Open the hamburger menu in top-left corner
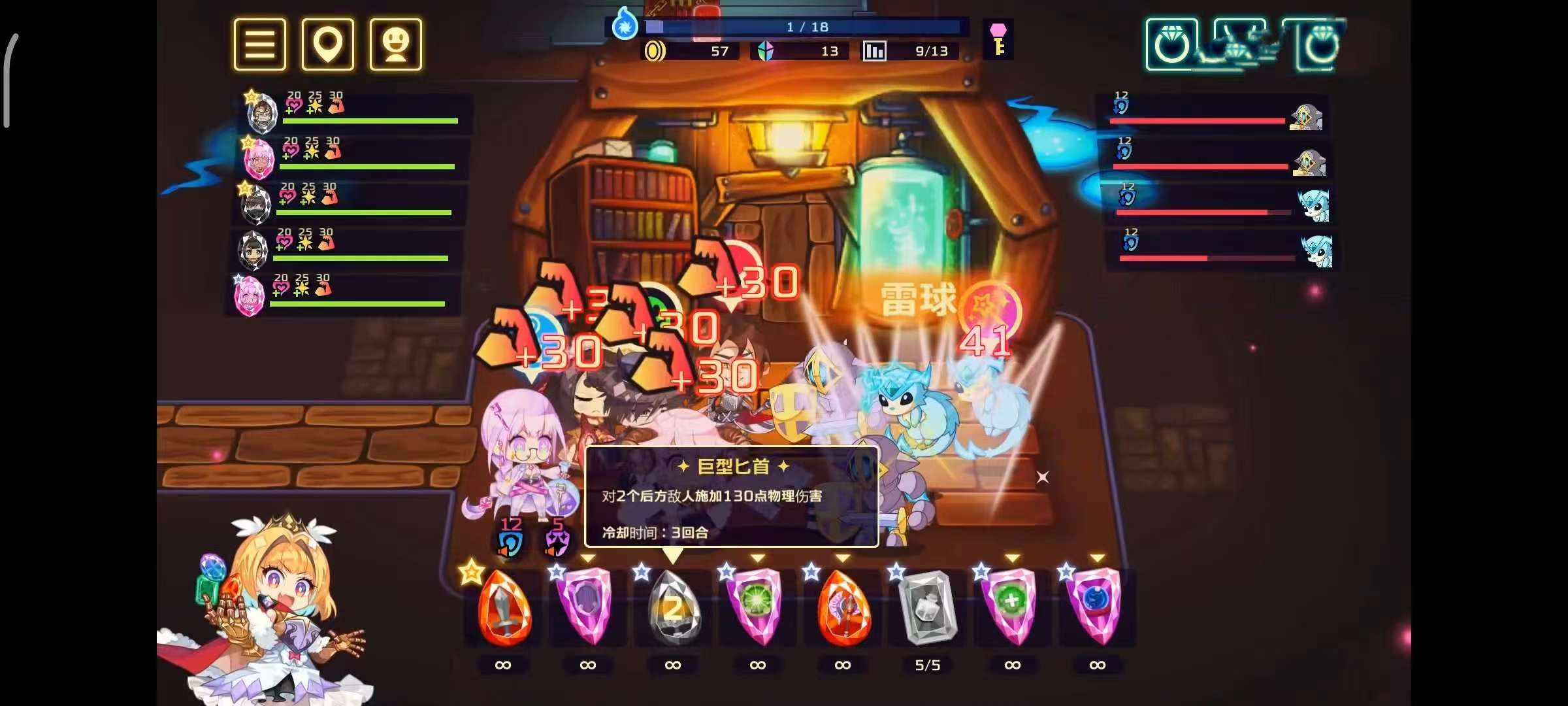This screenshot has width=1568, height=706. [259, 44]
